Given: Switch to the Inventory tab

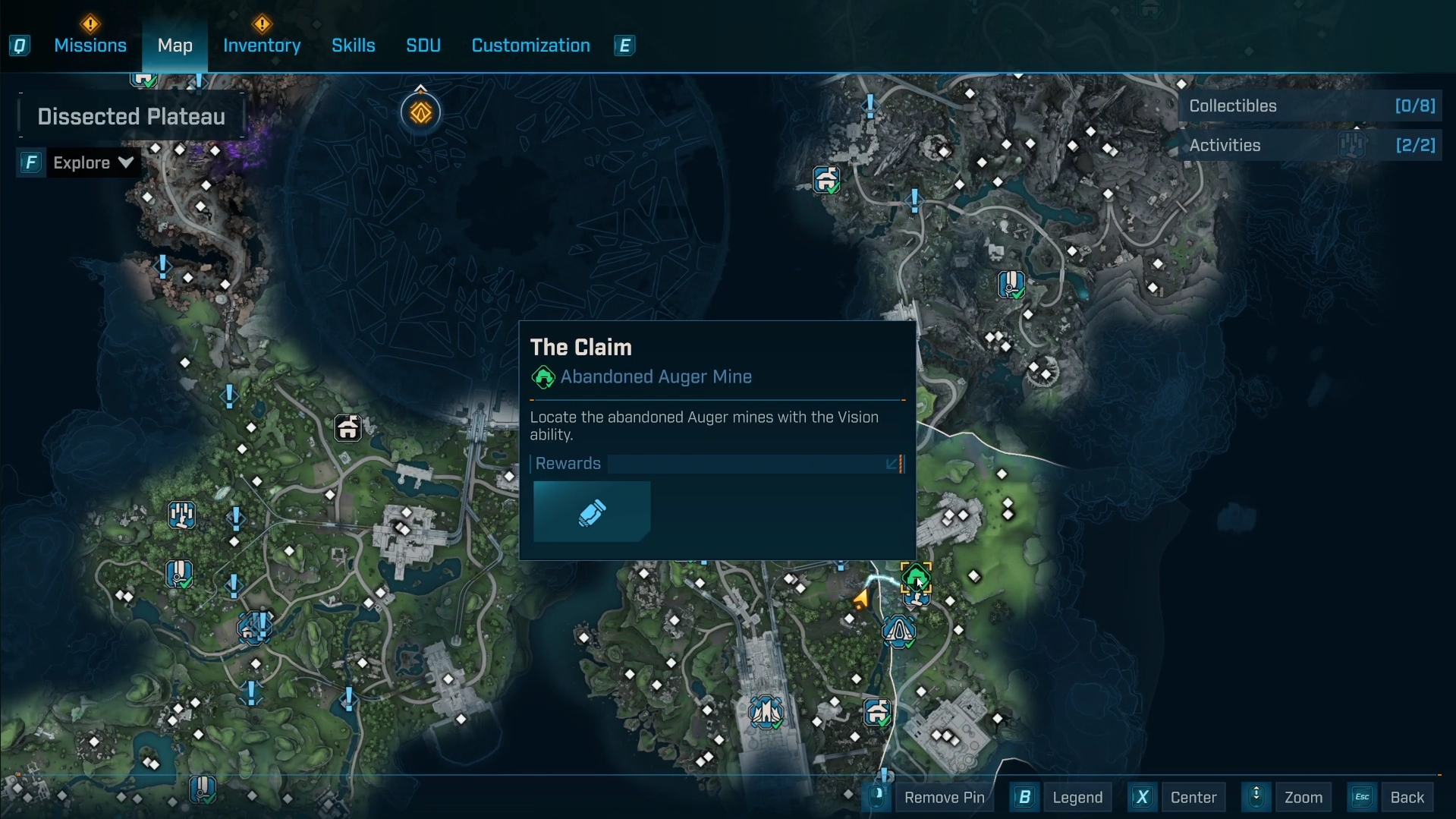Looking at the screenshot, I should pos(262,46).
